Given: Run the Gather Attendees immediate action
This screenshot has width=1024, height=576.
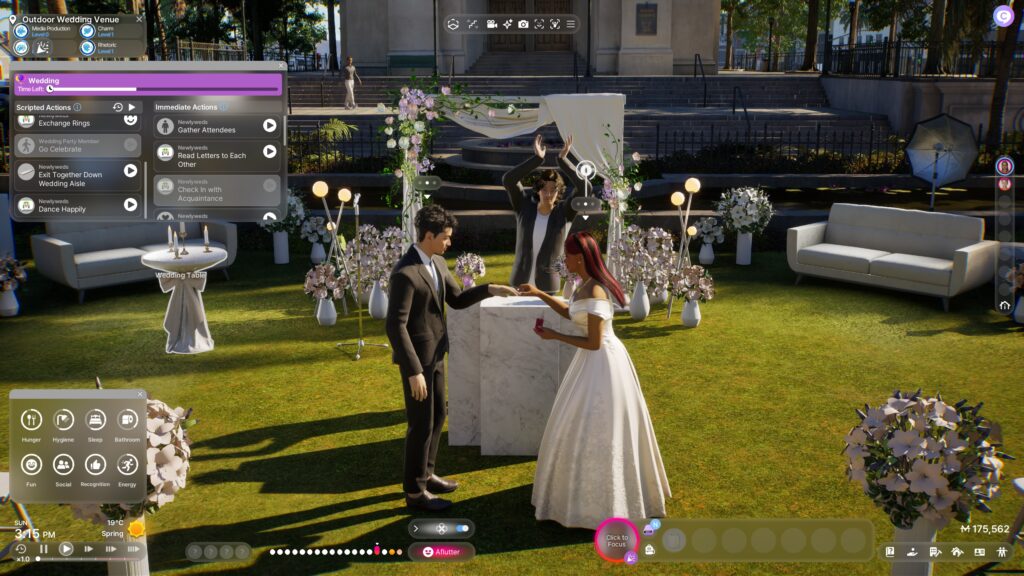Looking at the screenshot, I should pos(269,125).
